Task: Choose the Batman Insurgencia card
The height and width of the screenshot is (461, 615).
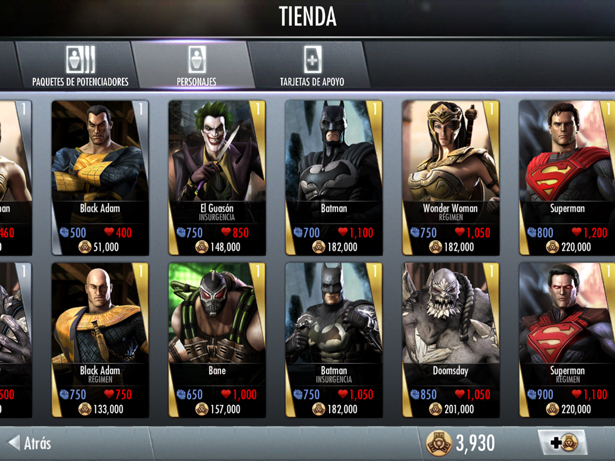Action: click(x=333, y=340)
